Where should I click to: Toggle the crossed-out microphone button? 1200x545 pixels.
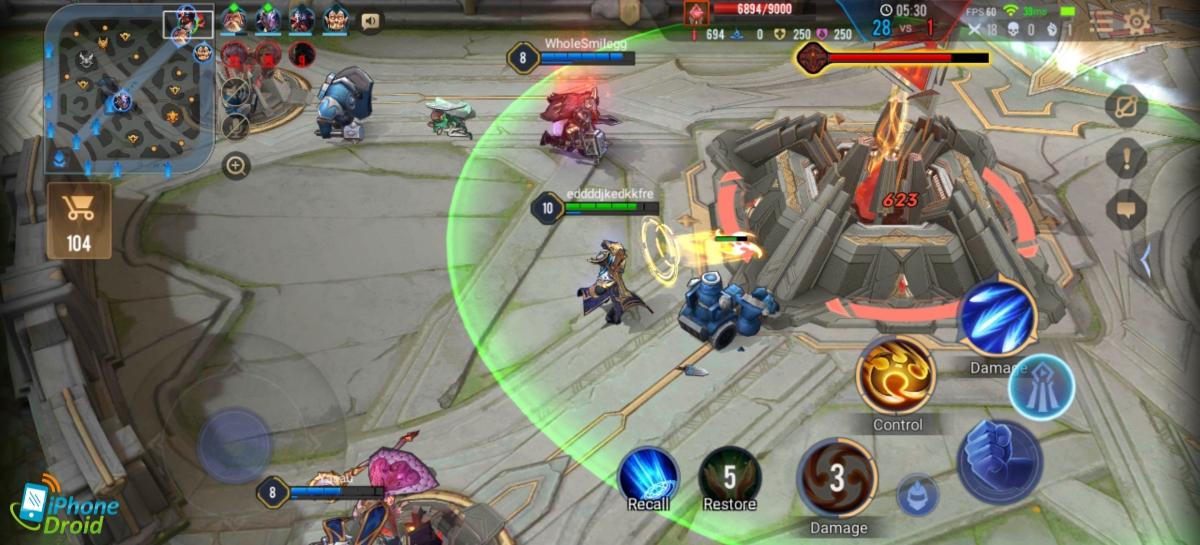coord(236,126)
